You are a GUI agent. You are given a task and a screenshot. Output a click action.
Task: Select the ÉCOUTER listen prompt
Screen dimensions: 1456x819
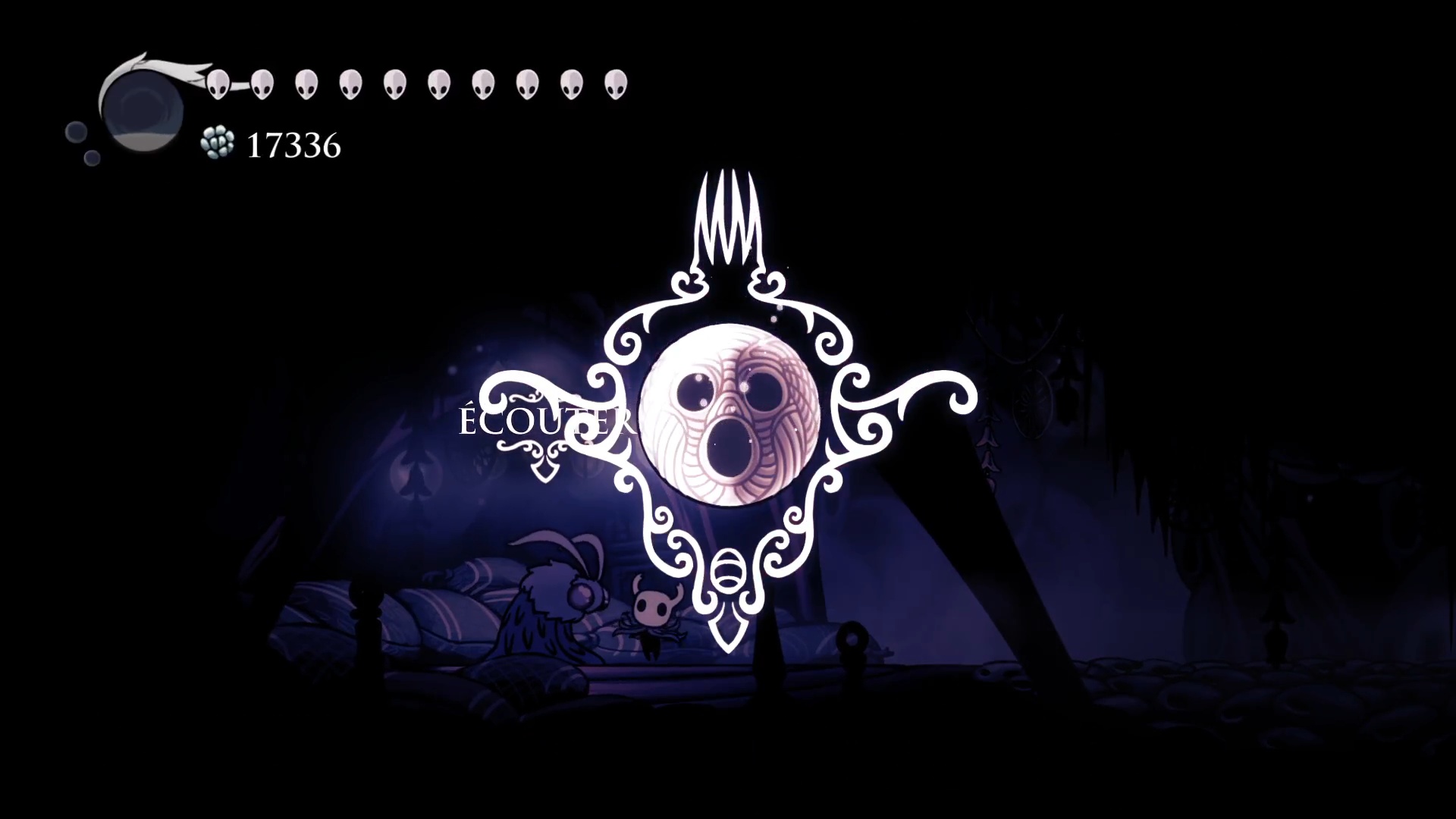click(544, 422)
